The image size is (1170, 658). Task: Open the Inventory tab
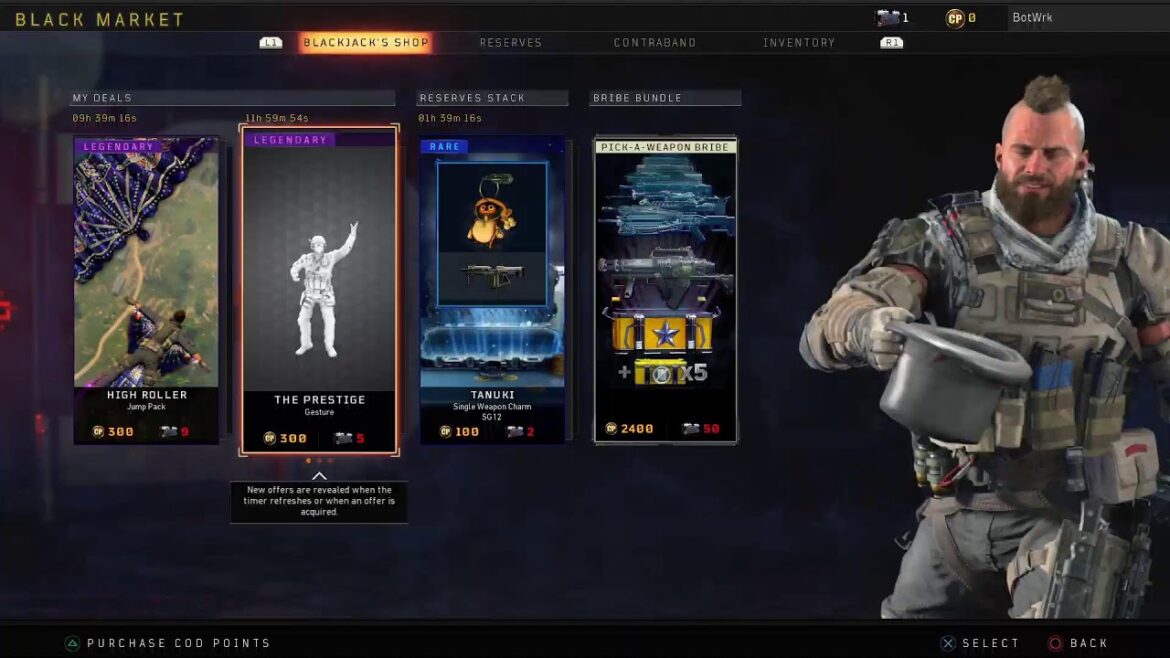[x=798, y=43]
